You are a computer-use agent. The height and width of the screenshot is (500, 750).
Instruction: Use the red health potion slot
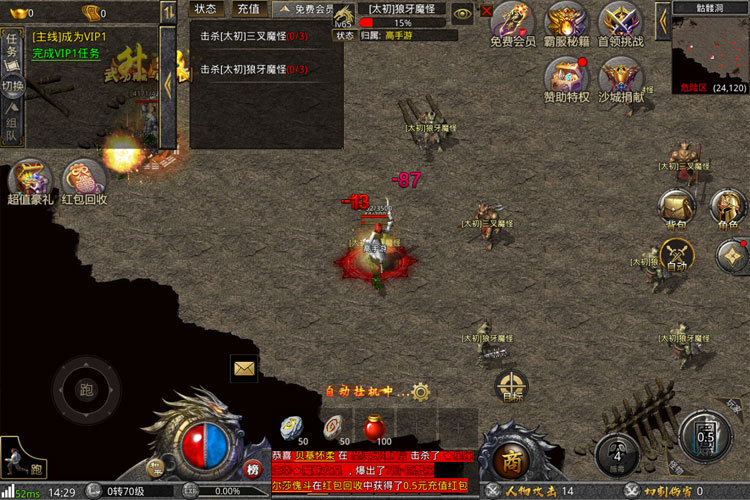(x=377, y=426)
